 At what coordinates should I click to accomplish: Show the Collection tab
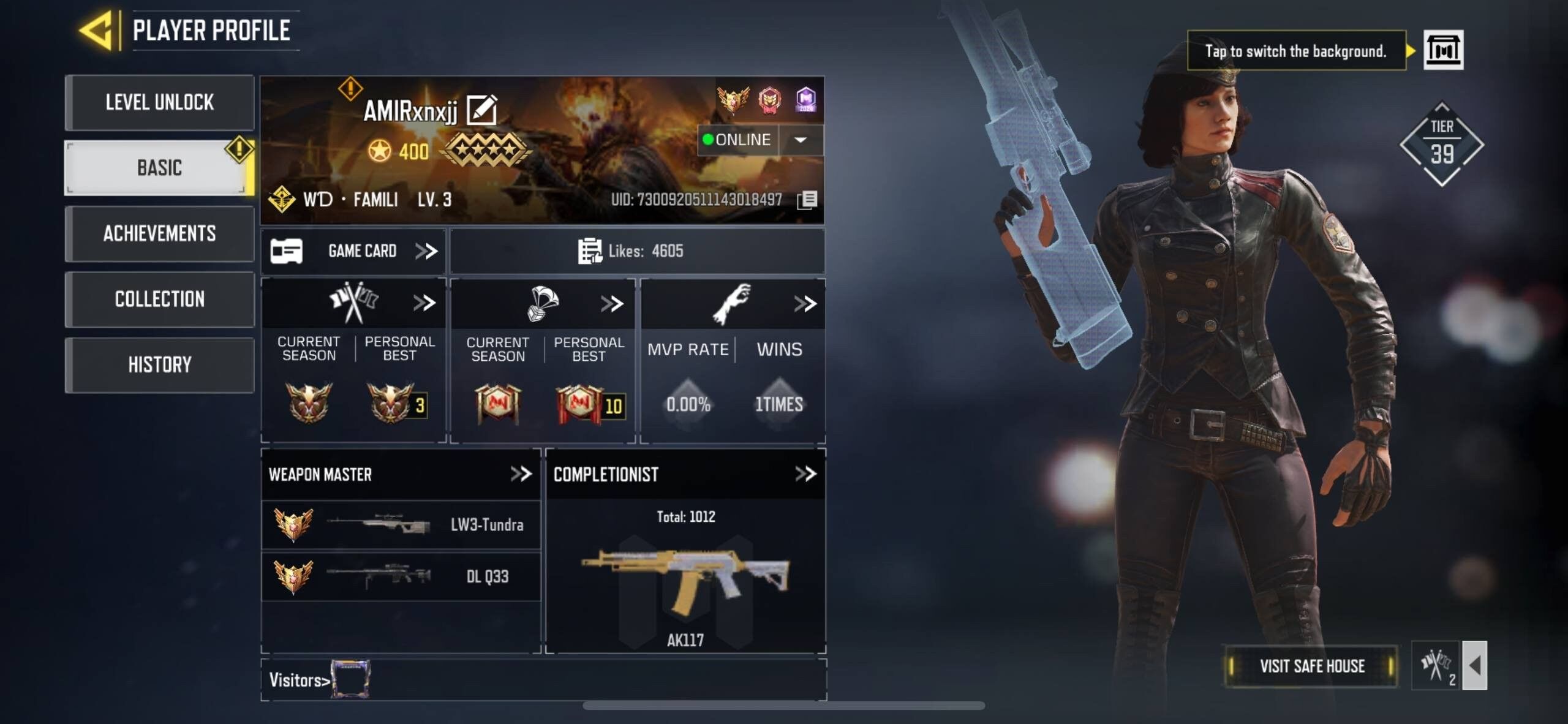pos(159,299)
